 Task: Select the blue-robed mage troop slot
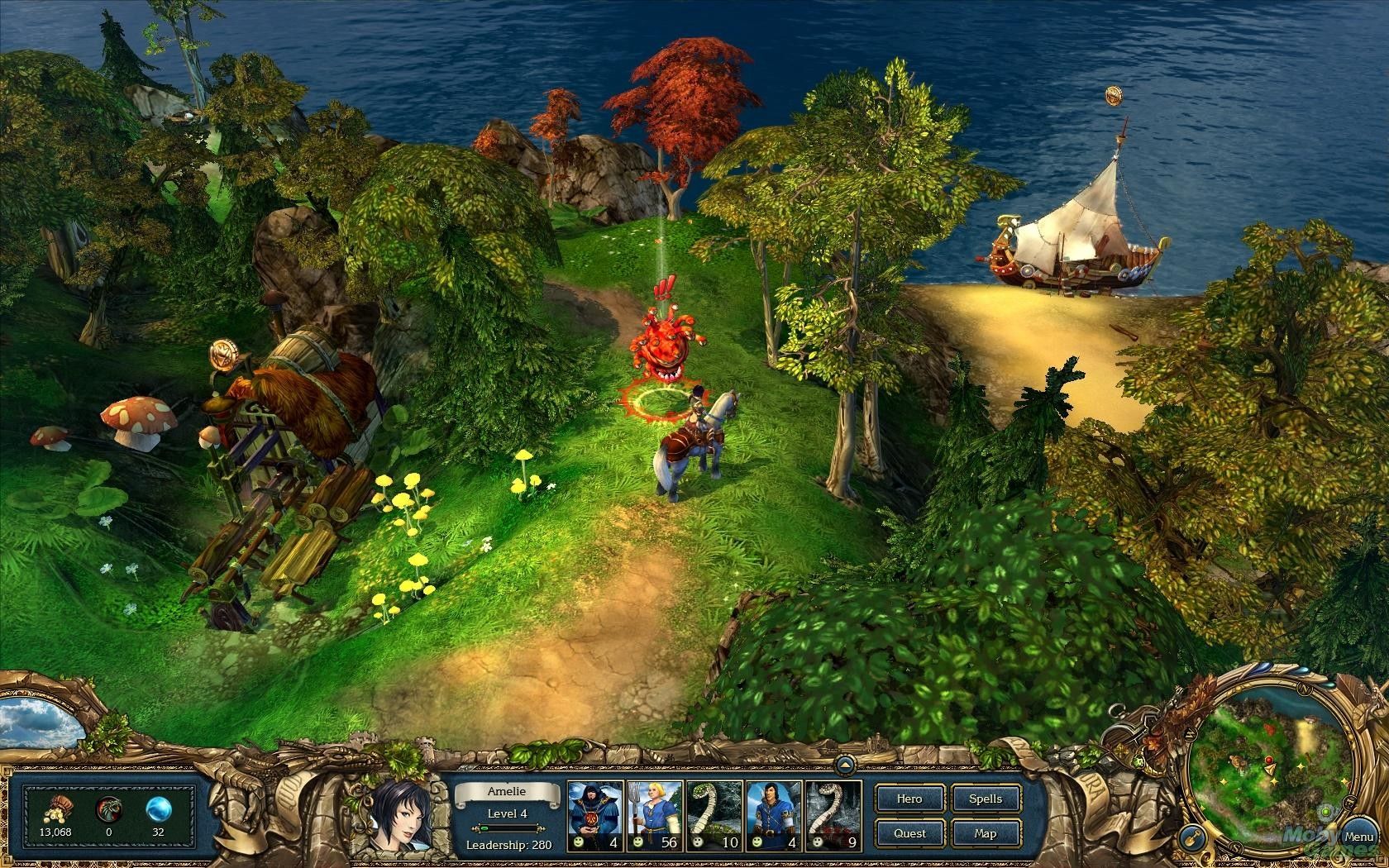coord(594,815)
